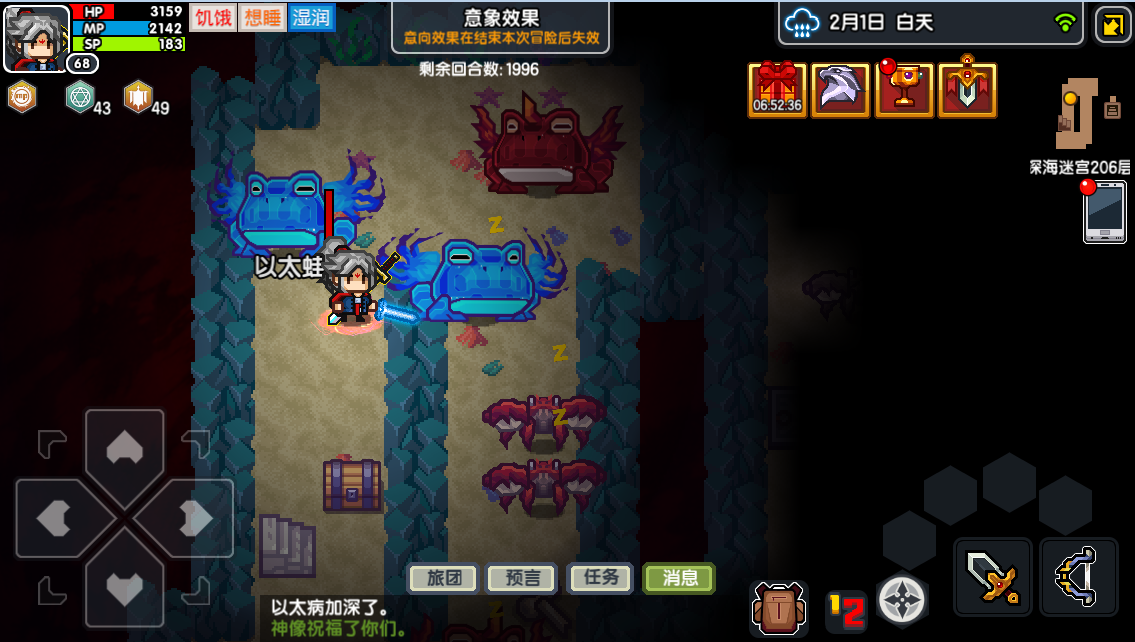Image resolution: width=1135 pixels, height=642 pixels.
Task: Click the yellow arrow button in top corner
Action: [1113, 24]
